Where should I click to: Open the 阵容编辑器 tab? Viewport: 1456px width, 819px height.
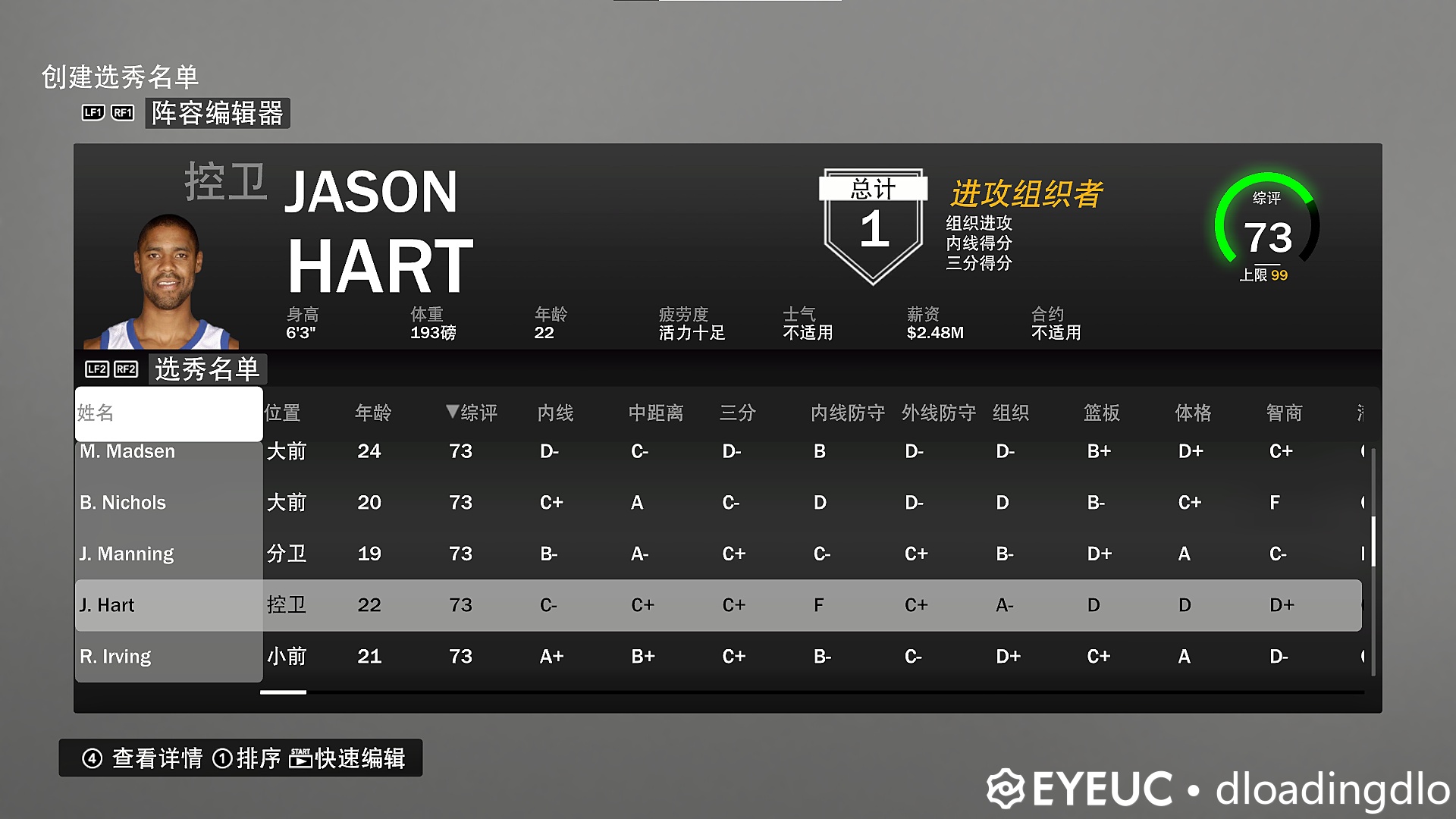[x=218, y=114]
